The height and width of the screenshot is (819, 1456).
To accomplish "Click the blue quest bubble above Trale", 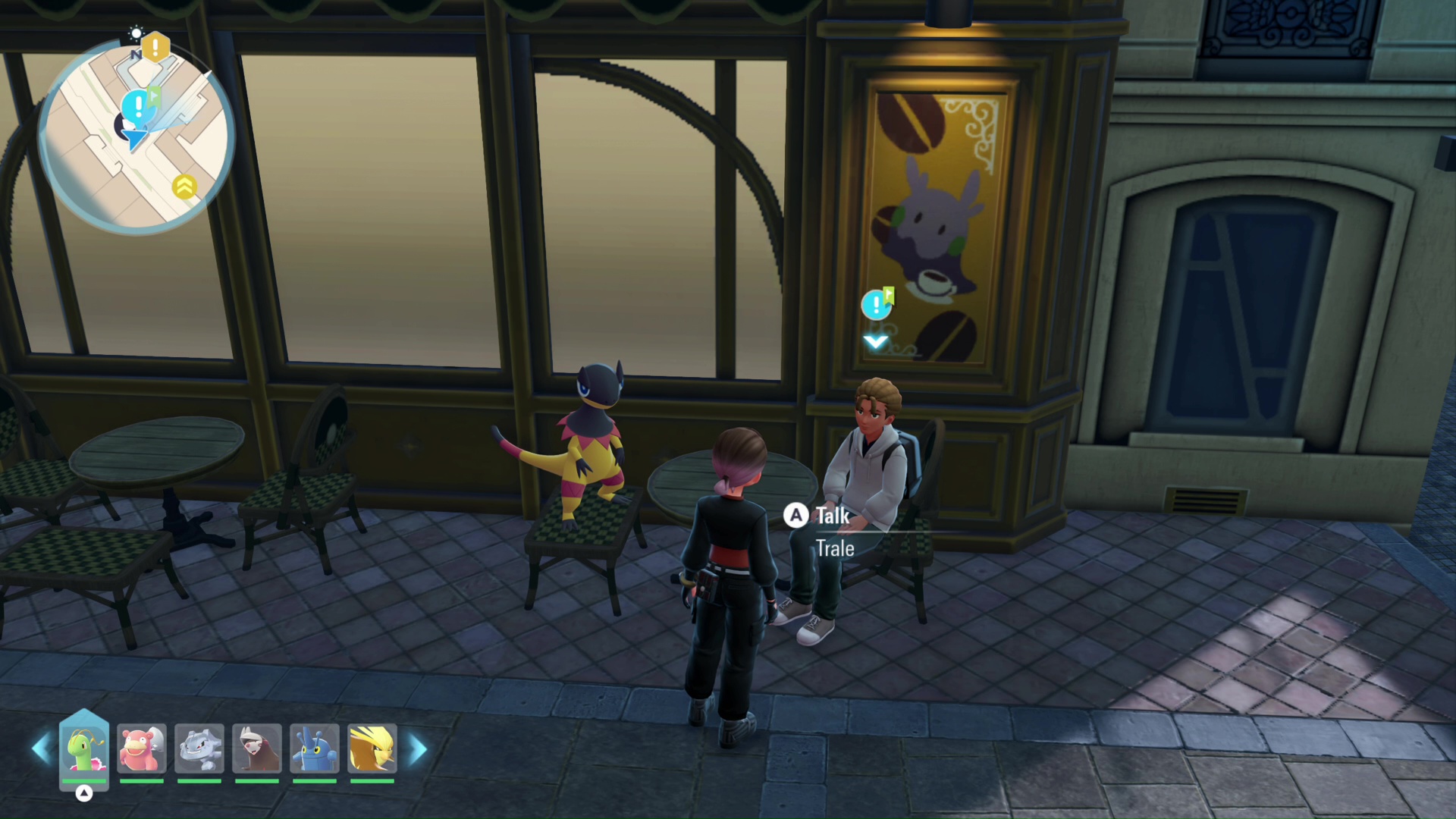I will (877, 305).
